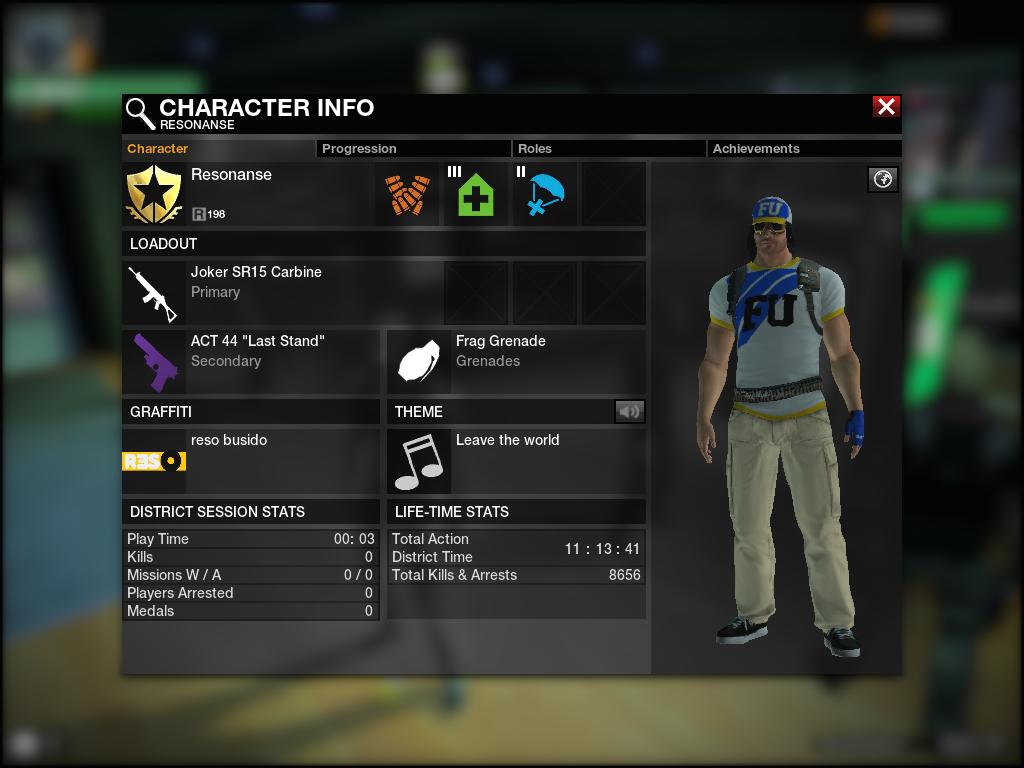Screen dimensions: 1024x768
Task: Click the reso busido graffiti icon
Action: click(154, 461)
